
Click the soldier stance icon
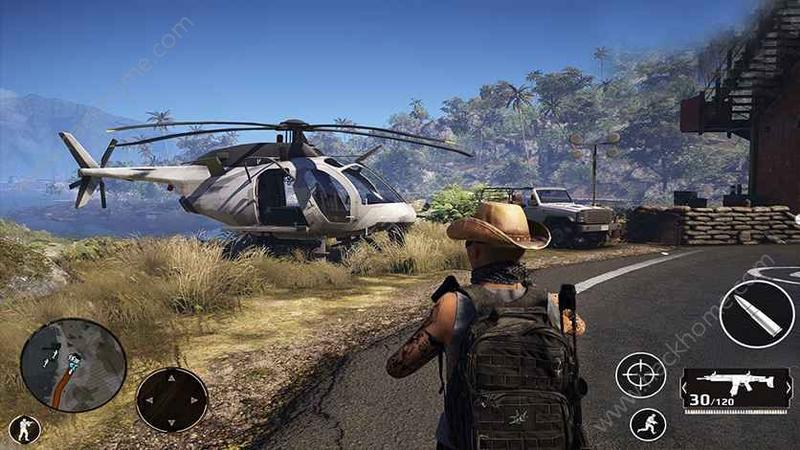coord(25,430)
